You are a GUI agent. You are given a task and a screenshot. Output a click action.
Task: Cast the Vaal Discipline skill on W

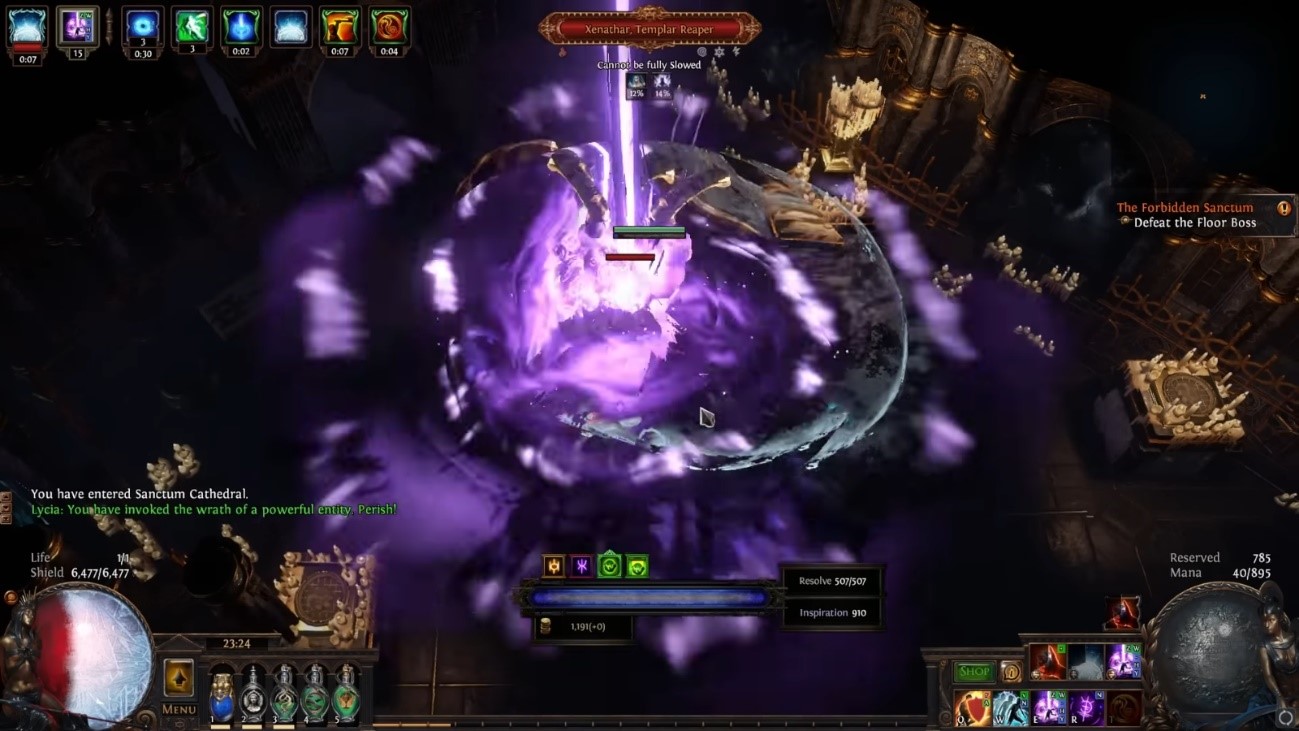click(1009, 710)
